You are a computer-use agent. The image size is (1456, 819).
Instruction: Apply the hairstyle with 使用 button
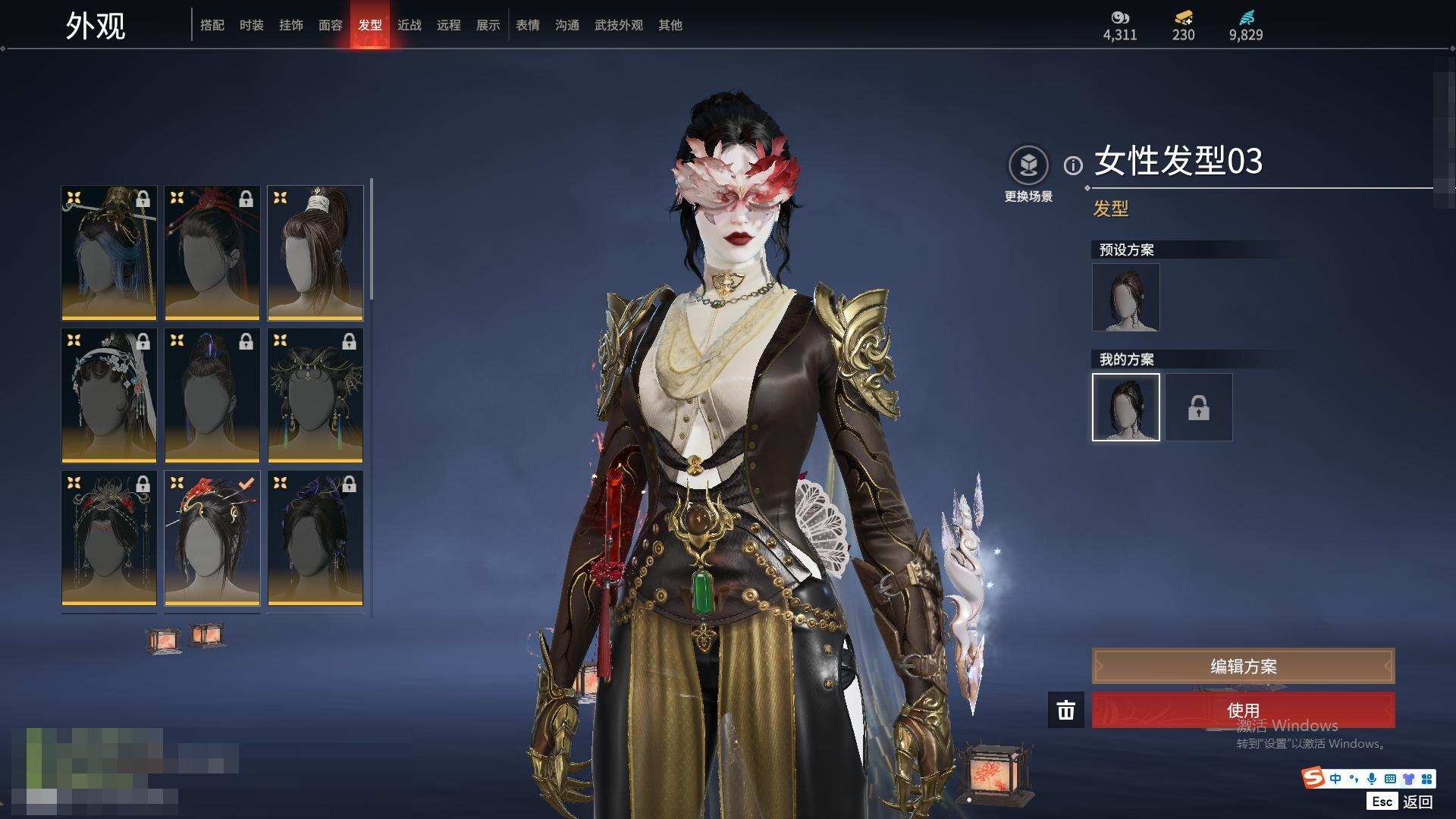(1242, 710)
